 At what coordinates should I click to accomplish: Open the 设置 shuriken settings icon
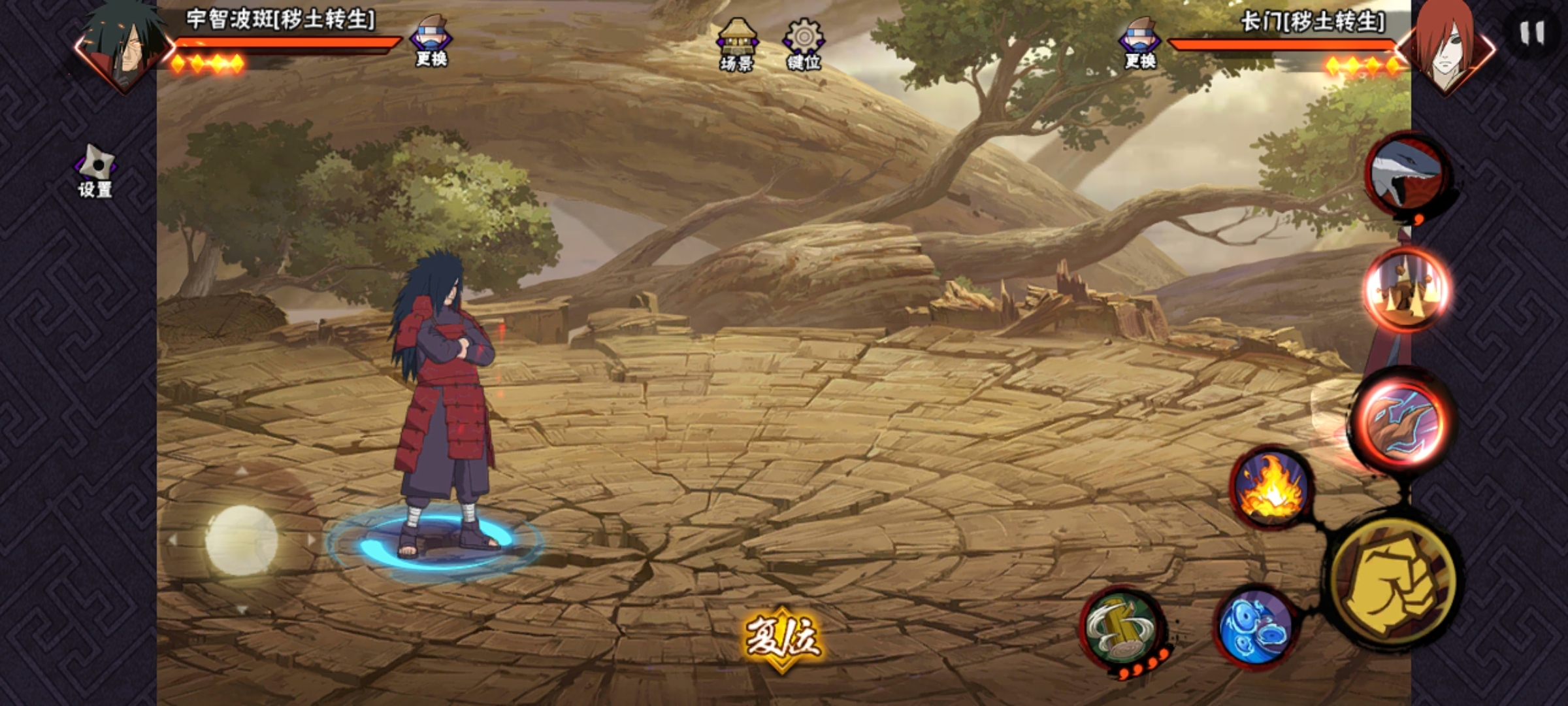(x=96, y=170)
